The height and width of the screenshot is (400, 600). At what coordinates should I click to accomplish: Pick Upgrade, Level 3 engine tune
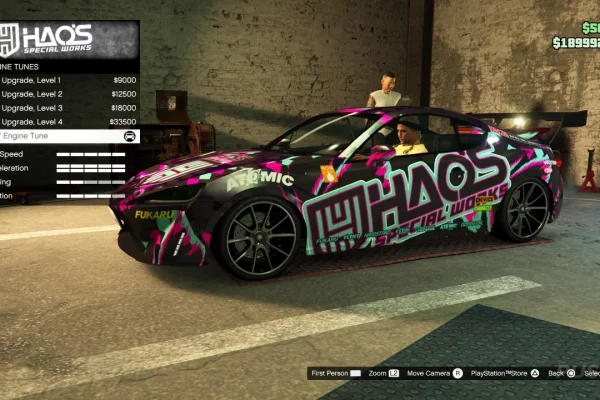coord(68,108)
